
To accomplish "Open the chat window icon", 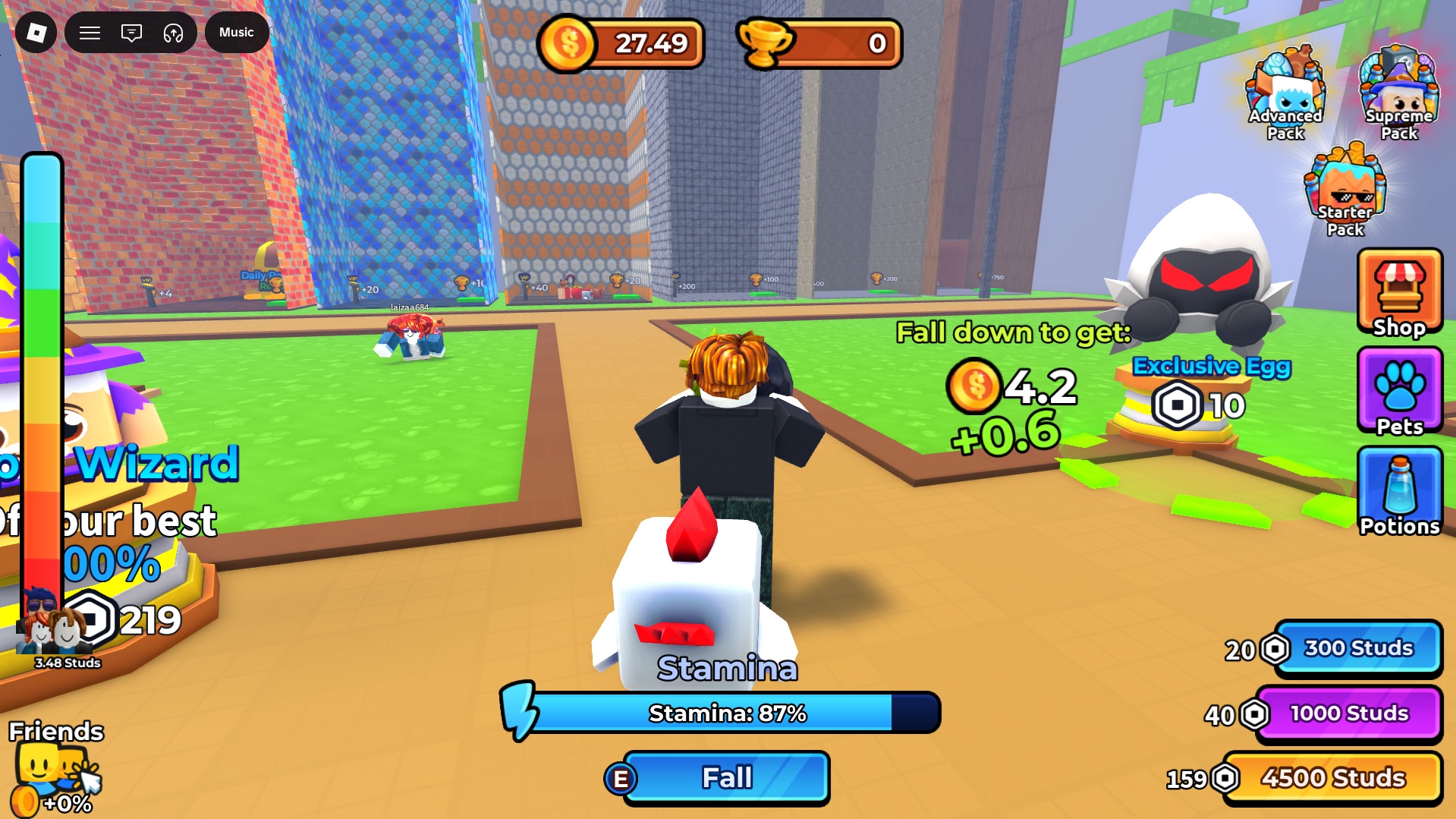I will pos(131,33).
